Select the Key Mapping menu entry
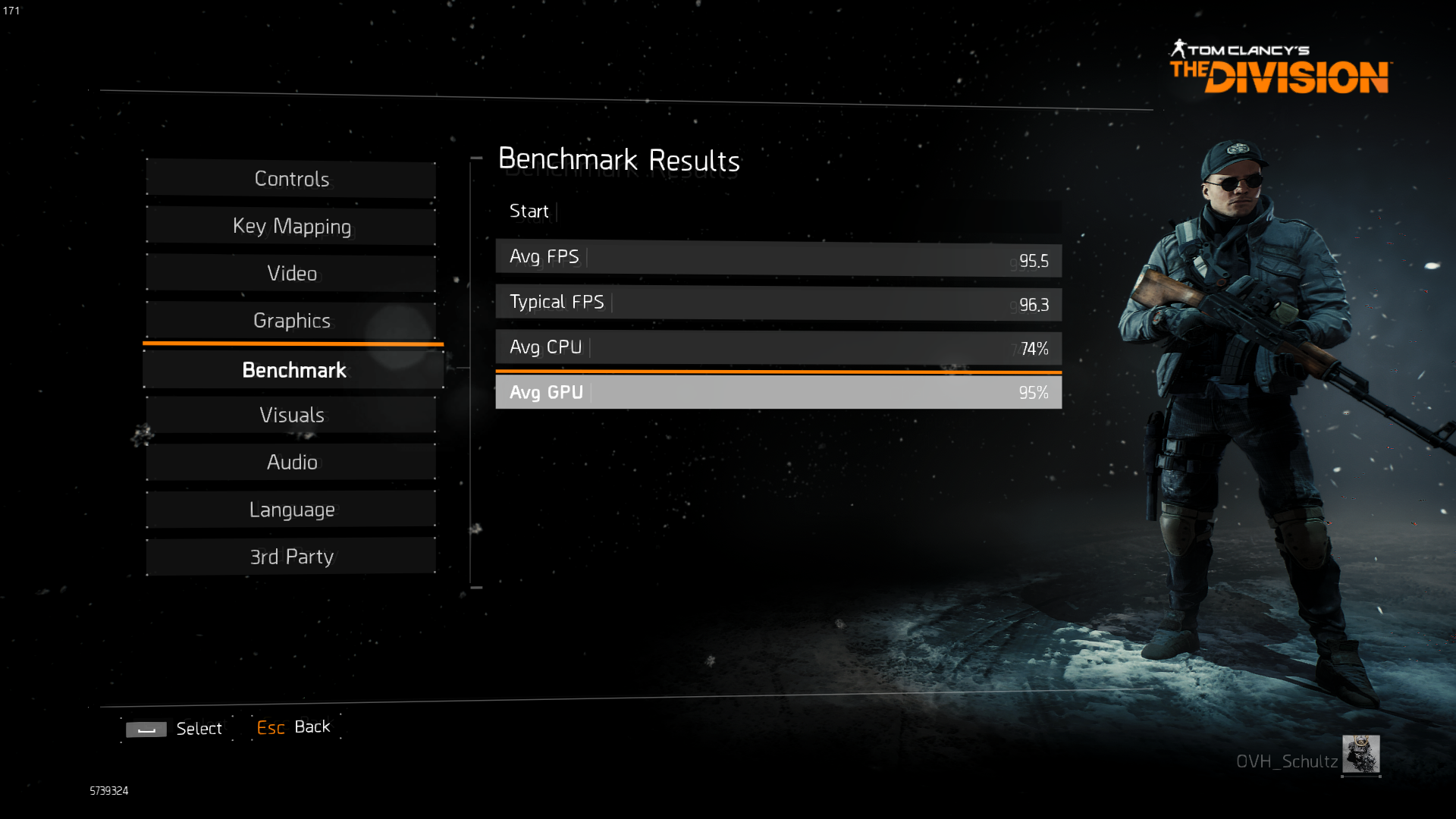1456x819 pixels. coord(291,226)
